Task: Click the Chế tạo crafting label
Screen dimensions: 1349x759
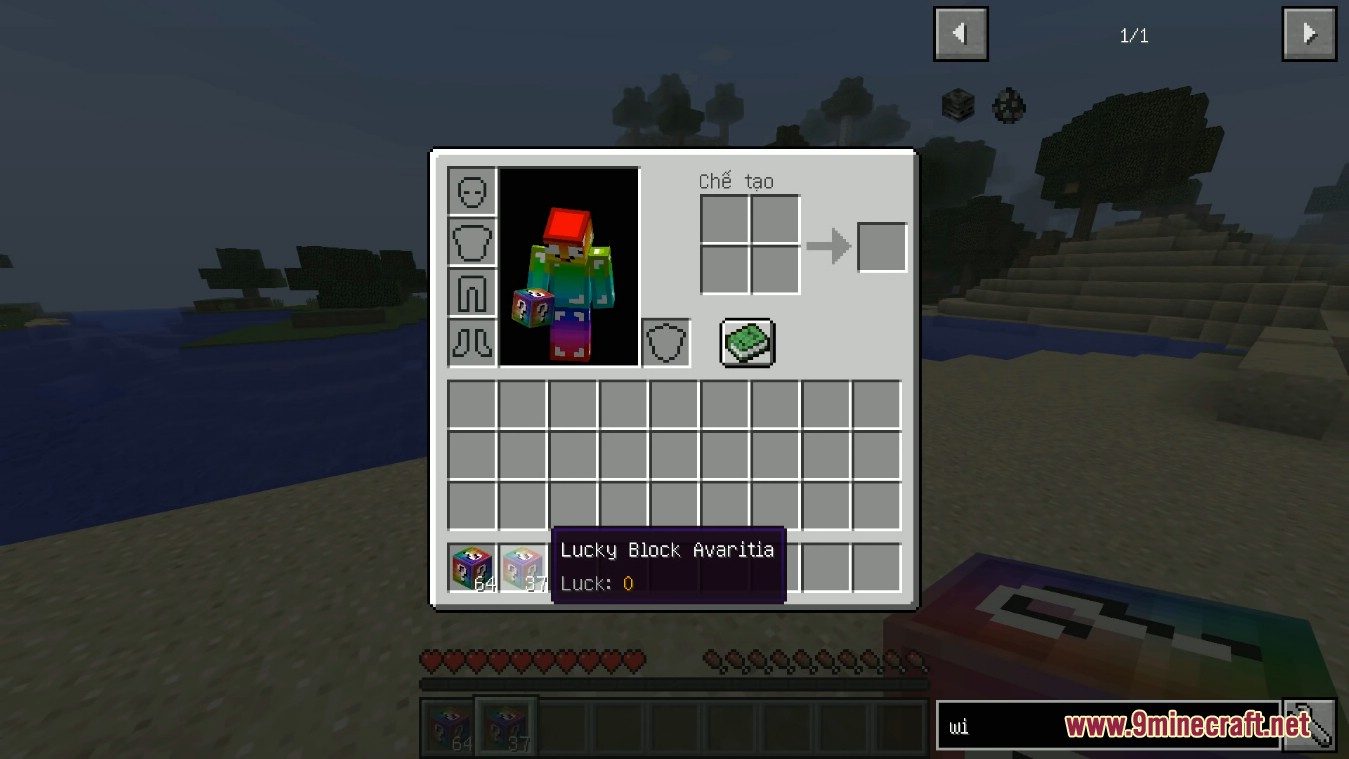Action: (x=736, y=181)
